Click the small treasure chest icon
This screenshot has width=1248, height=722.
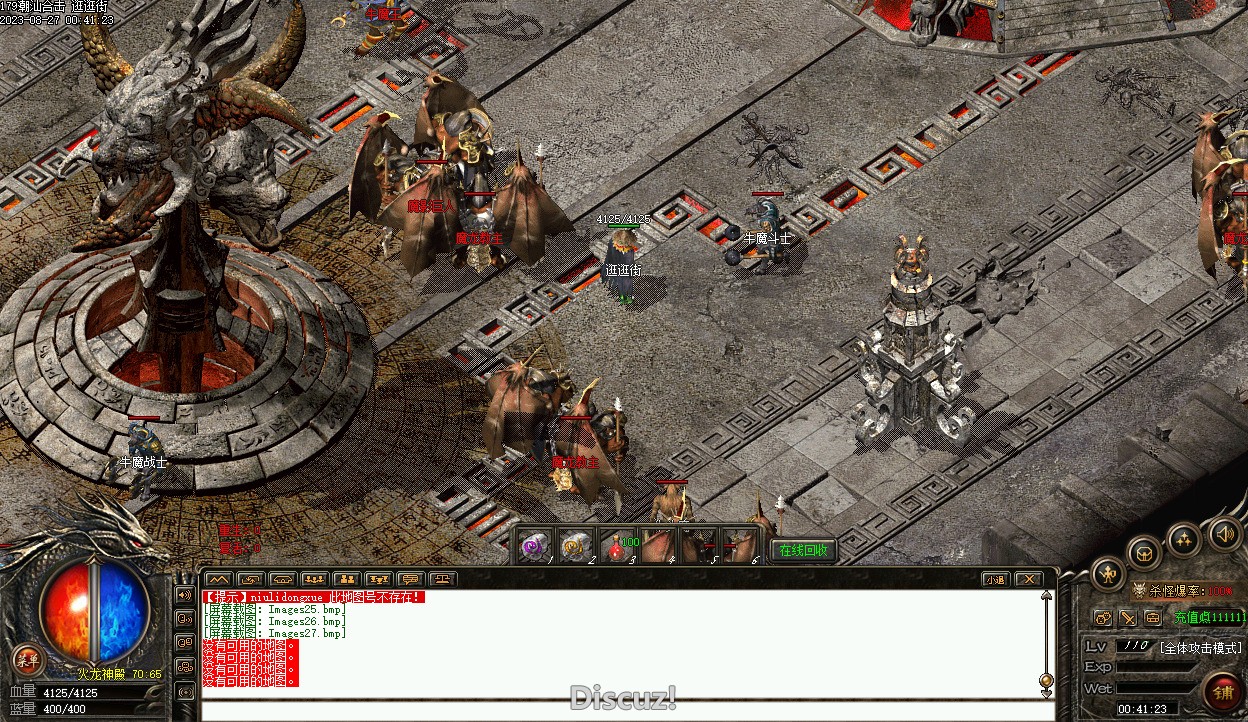(1153, 618)
